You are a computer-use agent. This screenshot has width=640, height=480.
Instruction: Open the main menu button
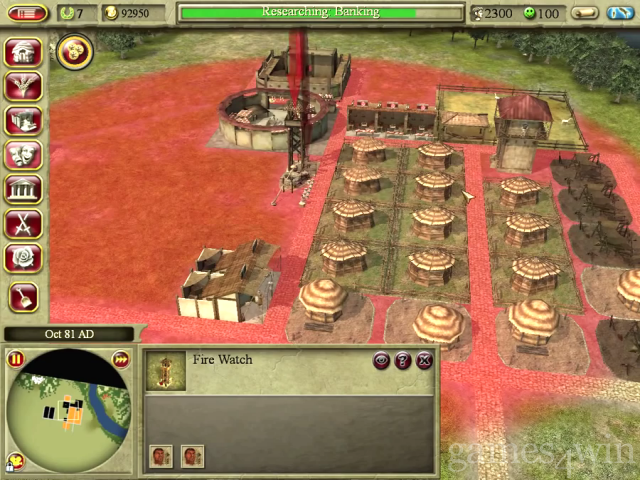point(30,13)
